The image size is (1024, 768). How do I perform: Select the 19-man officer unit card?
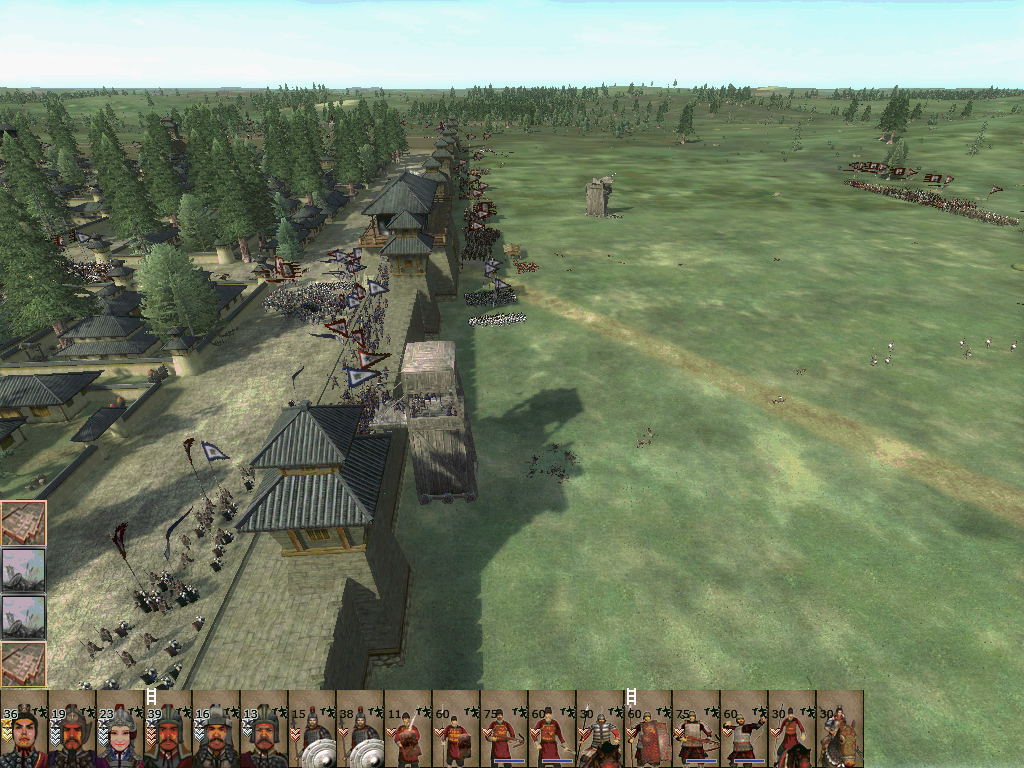[x=72, y=729]
